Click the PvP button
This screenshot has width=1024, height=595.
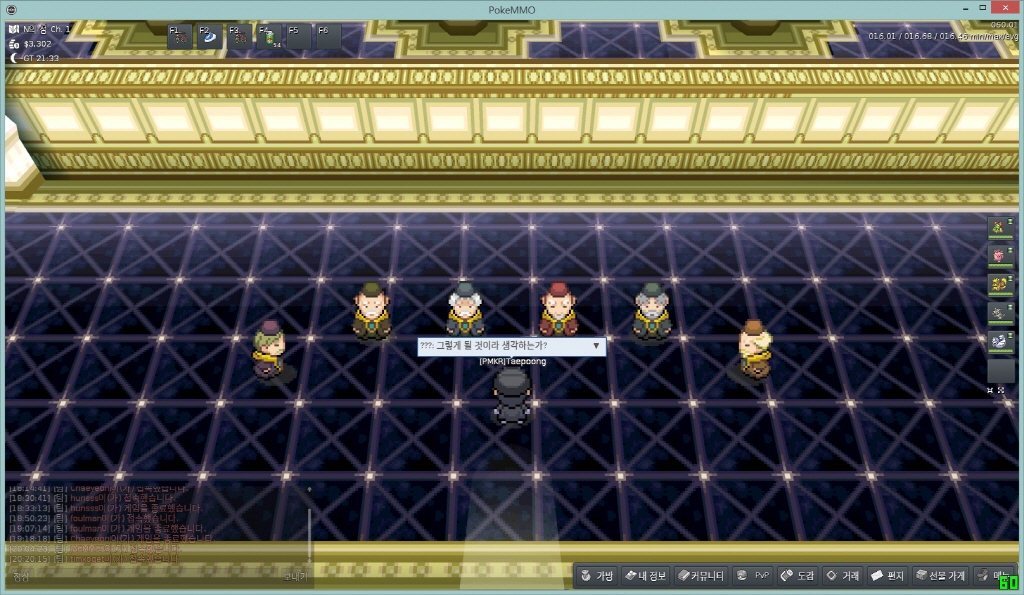pos(753,576)
